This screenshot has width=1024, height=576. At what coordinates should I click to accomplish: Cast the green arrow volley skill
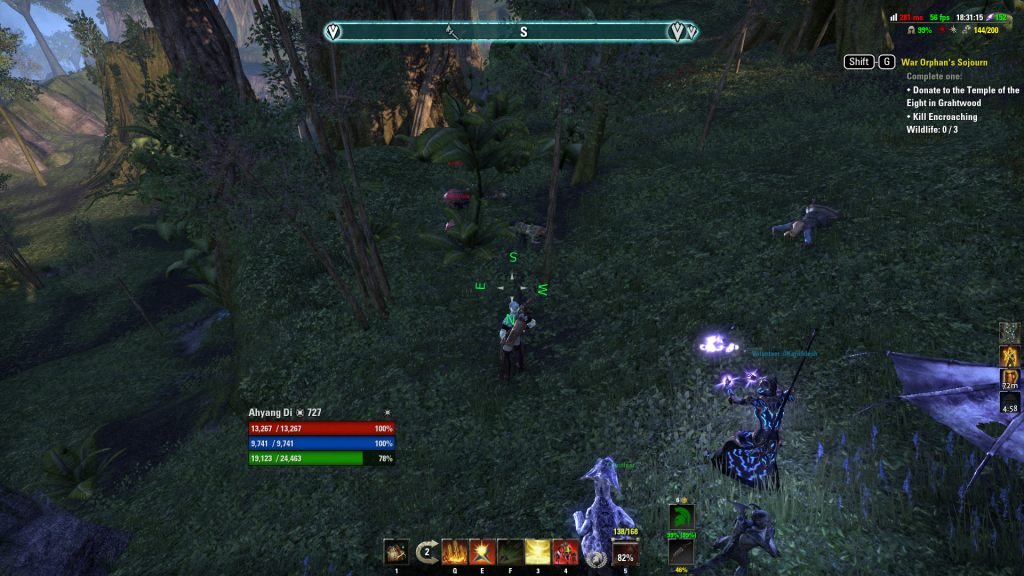[511, 552]
